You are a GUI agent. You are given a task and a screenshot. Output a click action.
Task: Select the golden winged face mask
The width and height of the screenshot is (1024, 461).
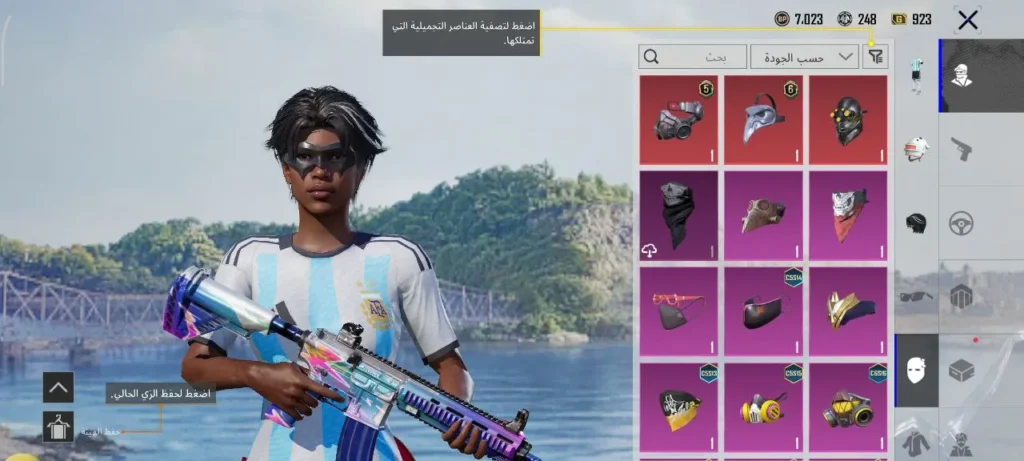click(848, 310)
